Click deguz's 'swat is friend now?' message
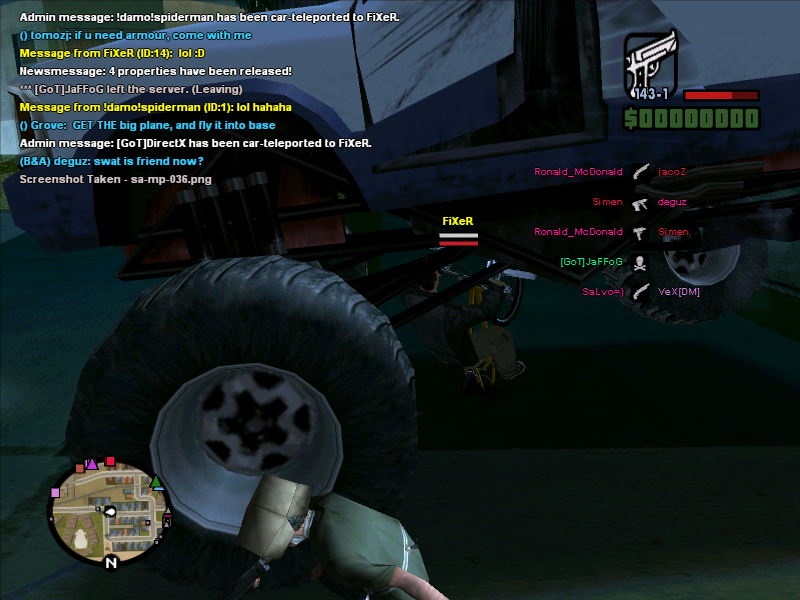800x600 pixels. 111,161
